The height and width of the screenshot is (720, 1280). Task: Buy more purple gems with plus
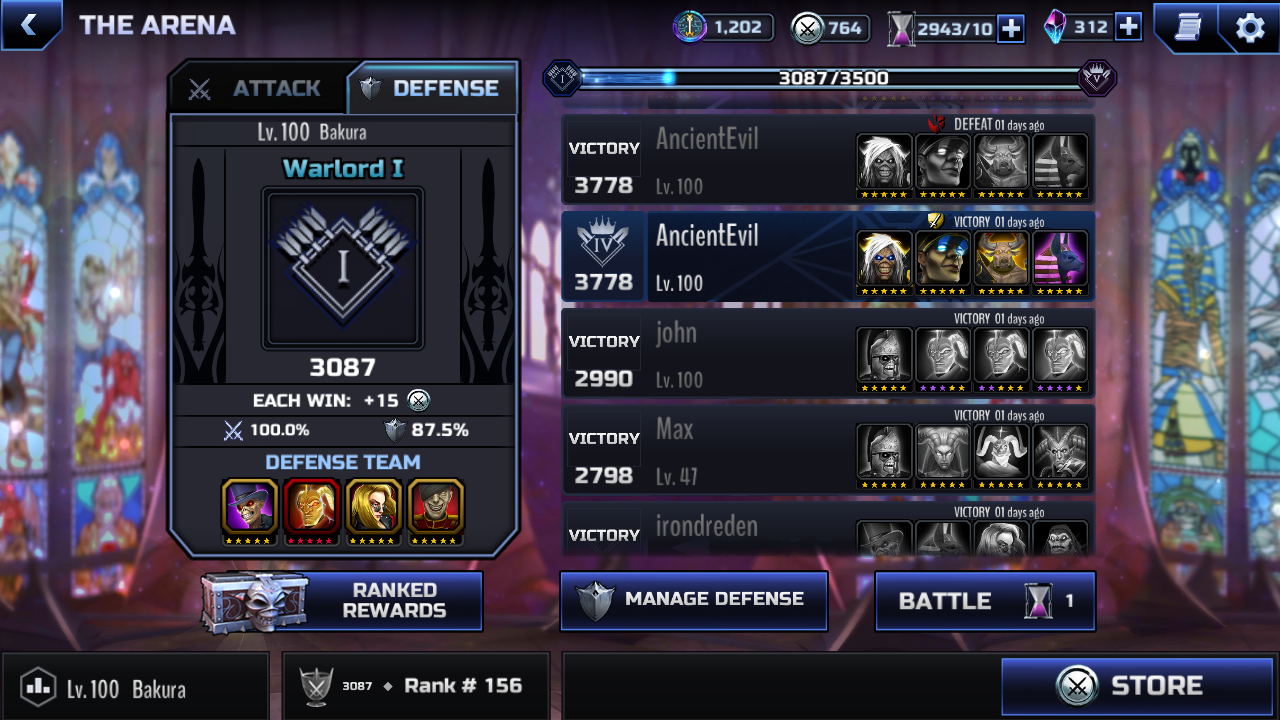click(x=1128, y=27)
